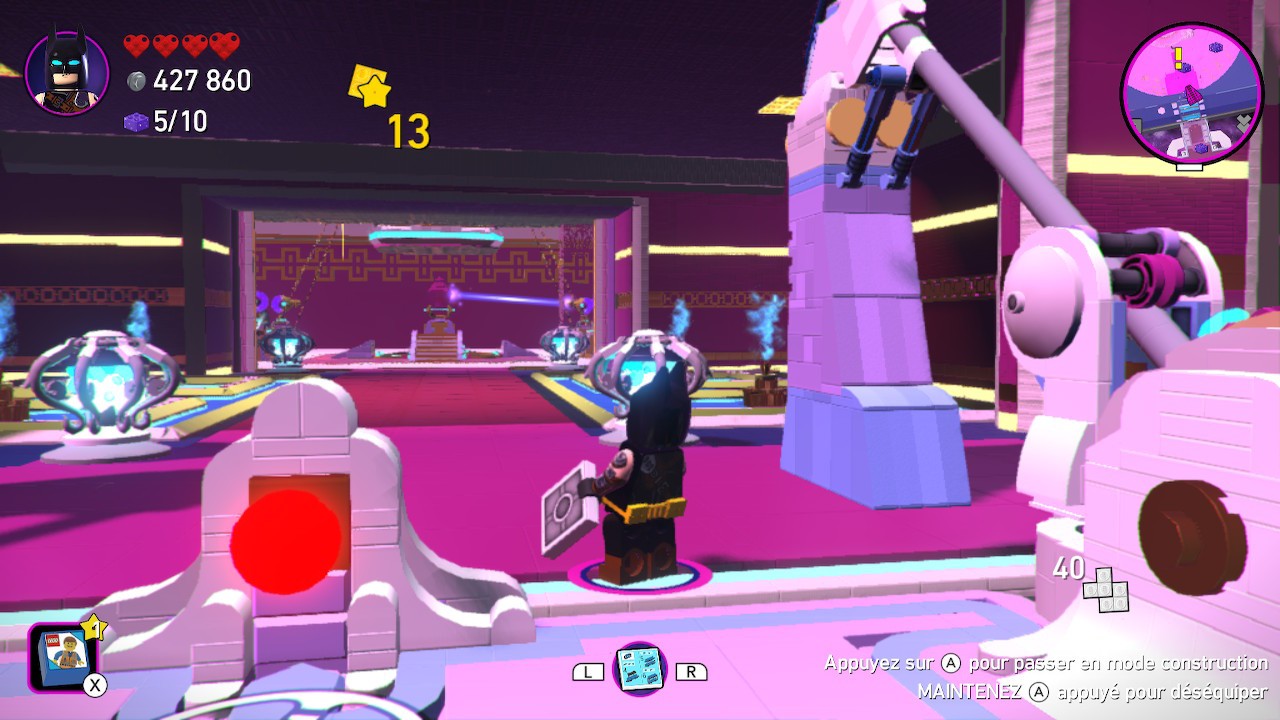Open the LEGO instruction booklet icon
This screenshot has width=1280, height=720.
pos(64,657)
